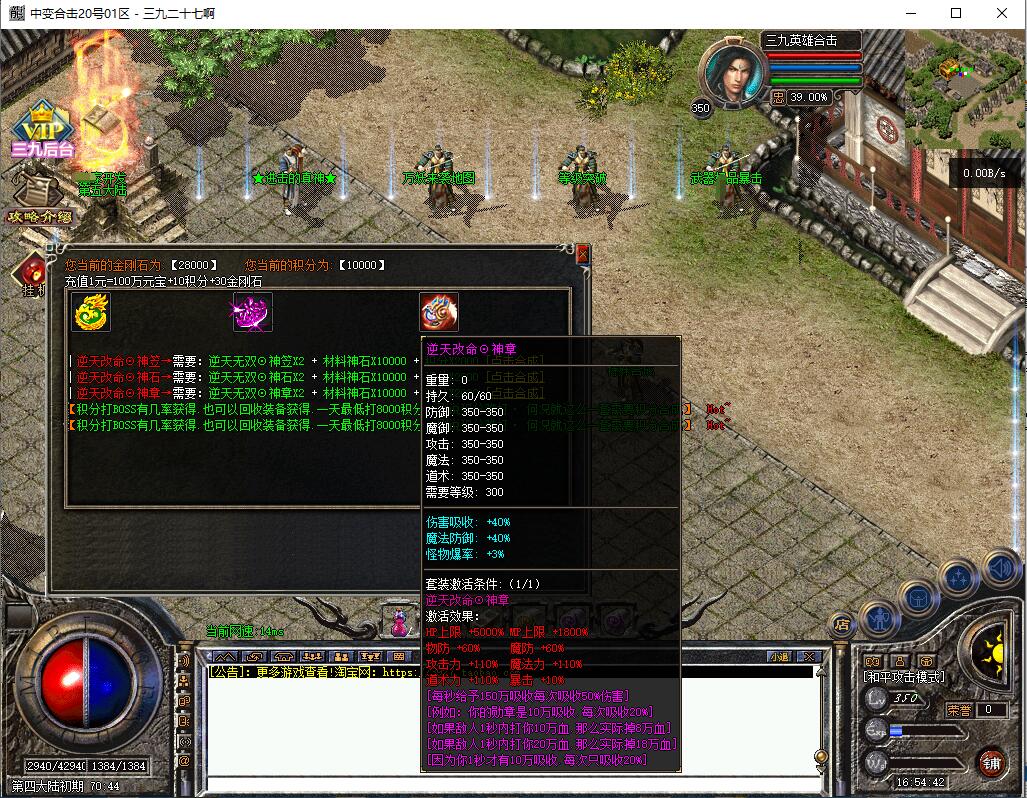Open the 攻略介绍 guide scroll
Viewport: 1027px width, 798px height.
pos(38,195)
